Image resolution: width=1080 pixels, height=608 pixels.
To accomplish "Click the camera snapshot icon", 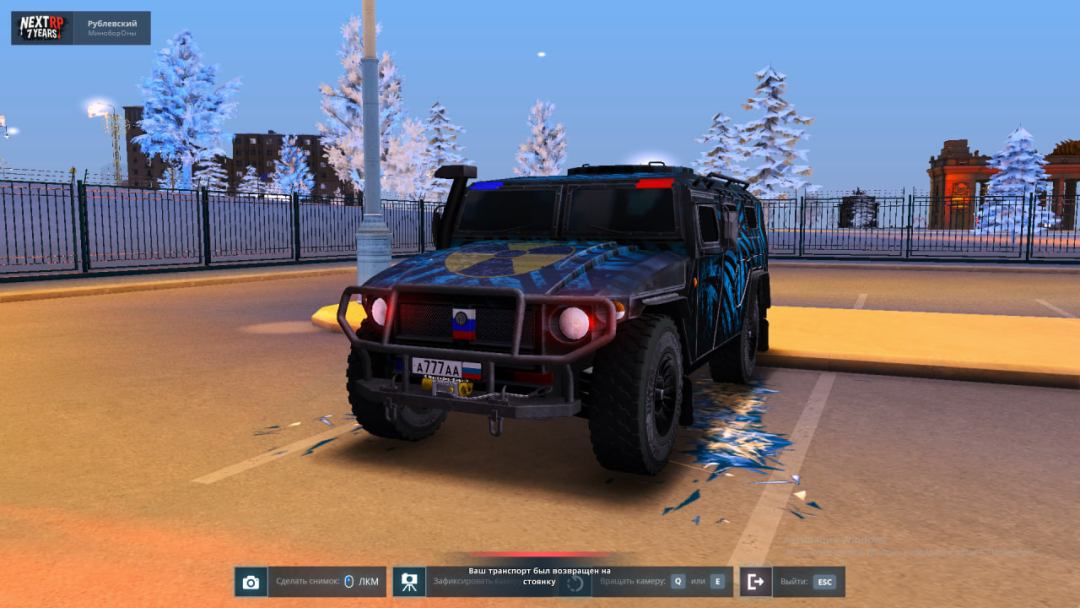I will (251, 582).
